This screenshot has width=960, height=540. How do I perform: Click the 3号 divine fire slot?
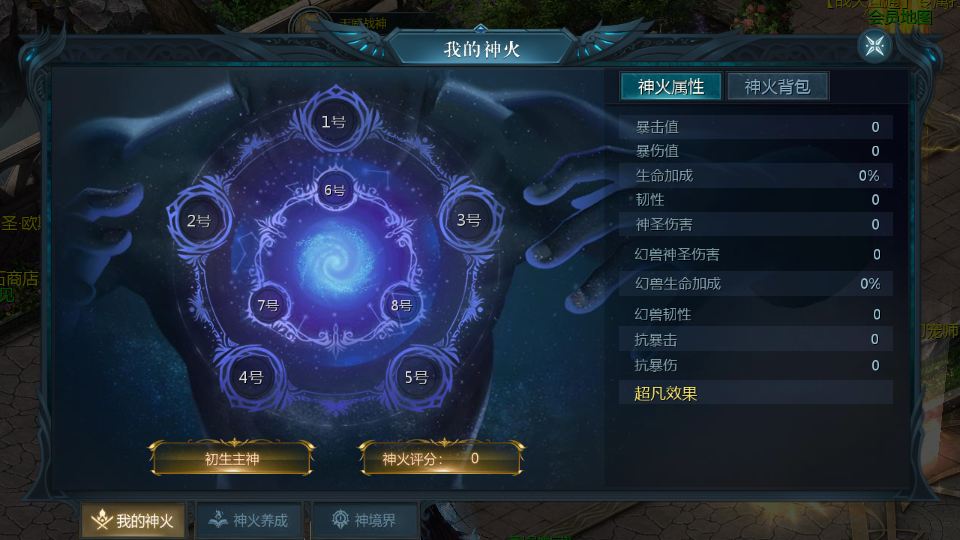tap(468, 220)
